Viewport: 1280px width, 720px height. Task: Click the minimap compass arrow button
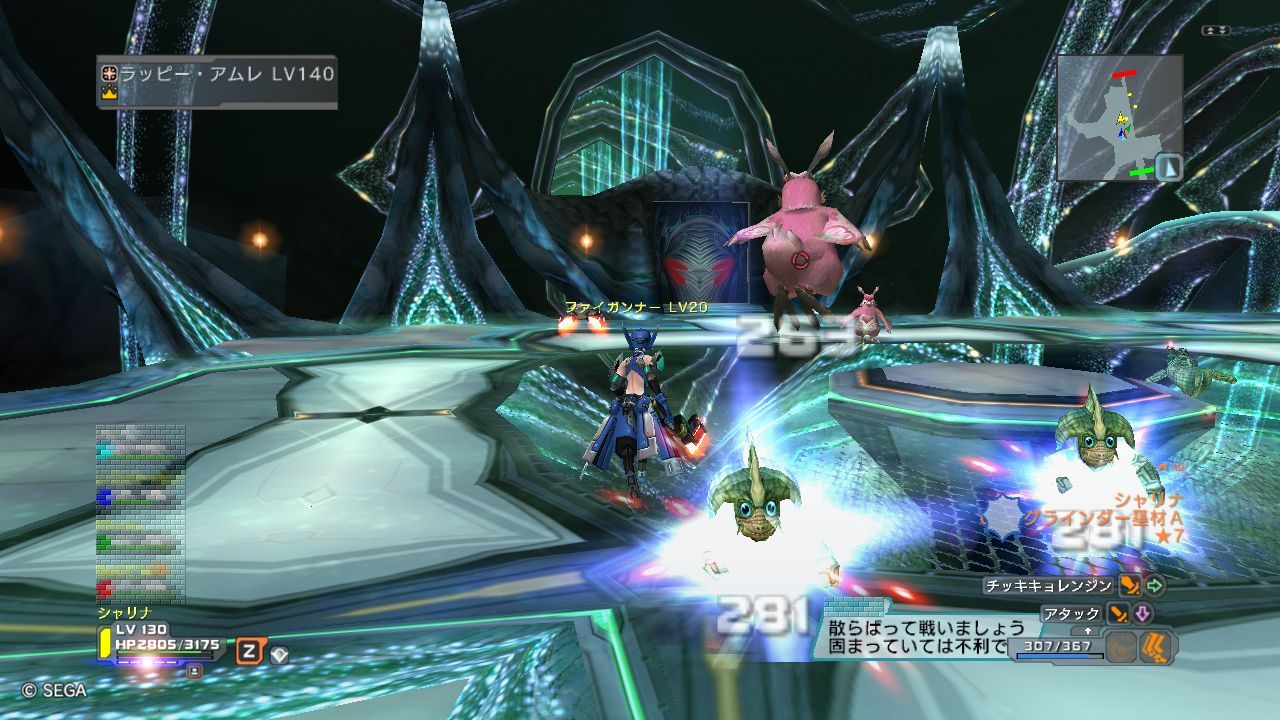[1169, 166]
